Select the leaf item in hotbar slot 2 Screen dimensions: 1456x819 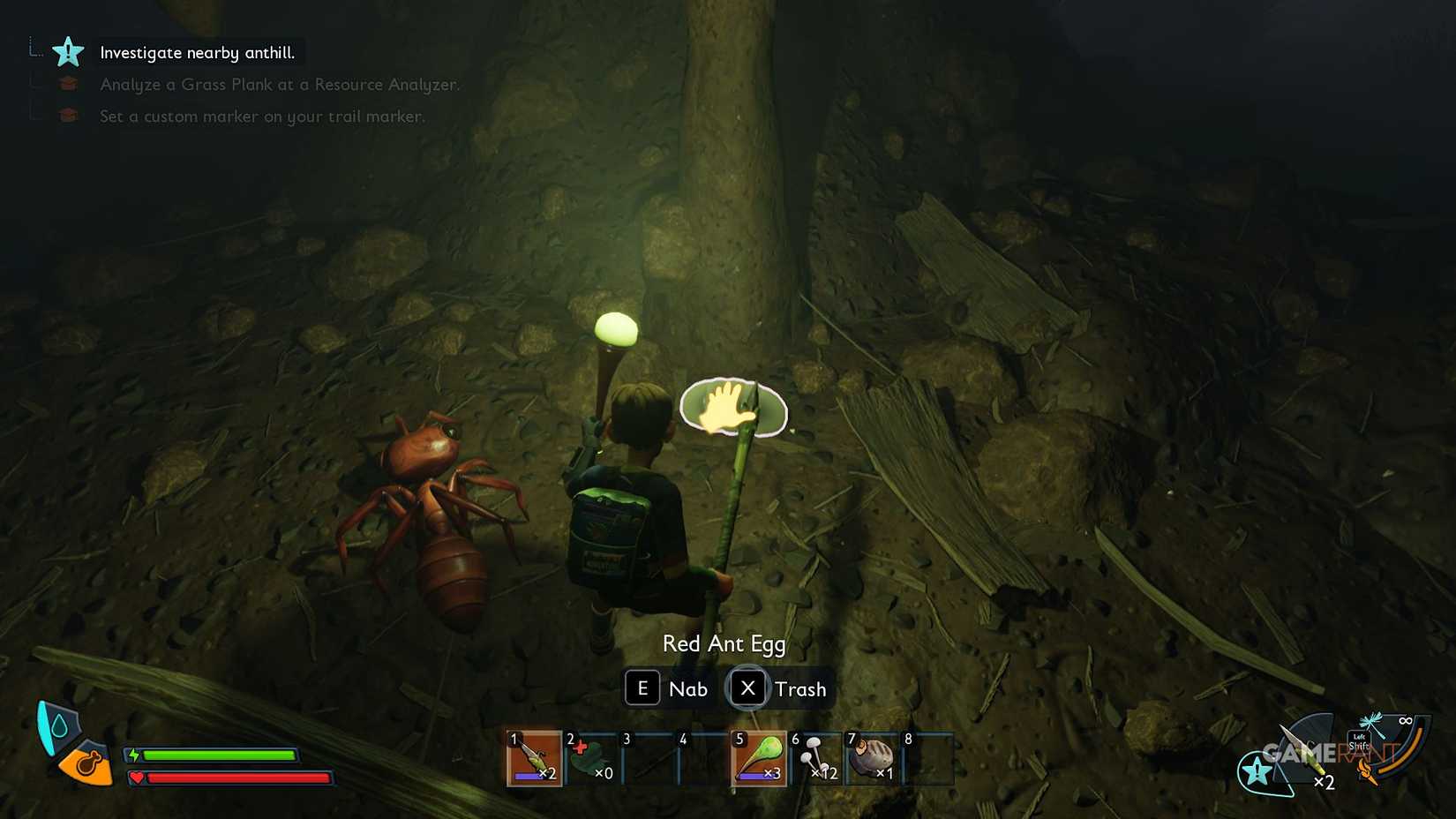coord(591,757)
